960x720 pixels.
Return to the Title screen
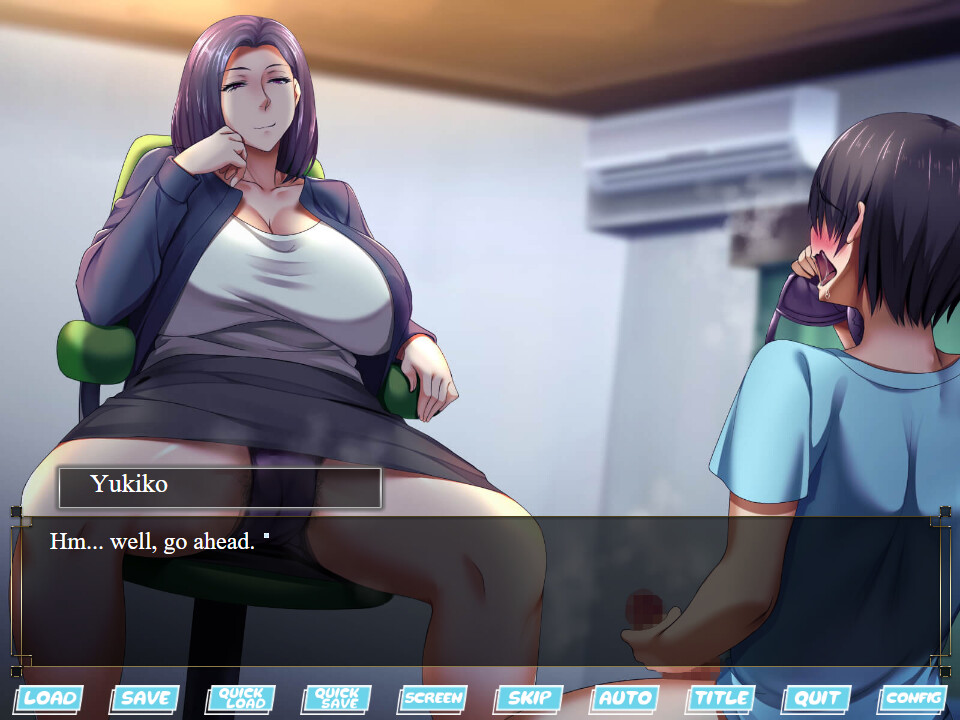pyautogui.click(x=721, y=698)
